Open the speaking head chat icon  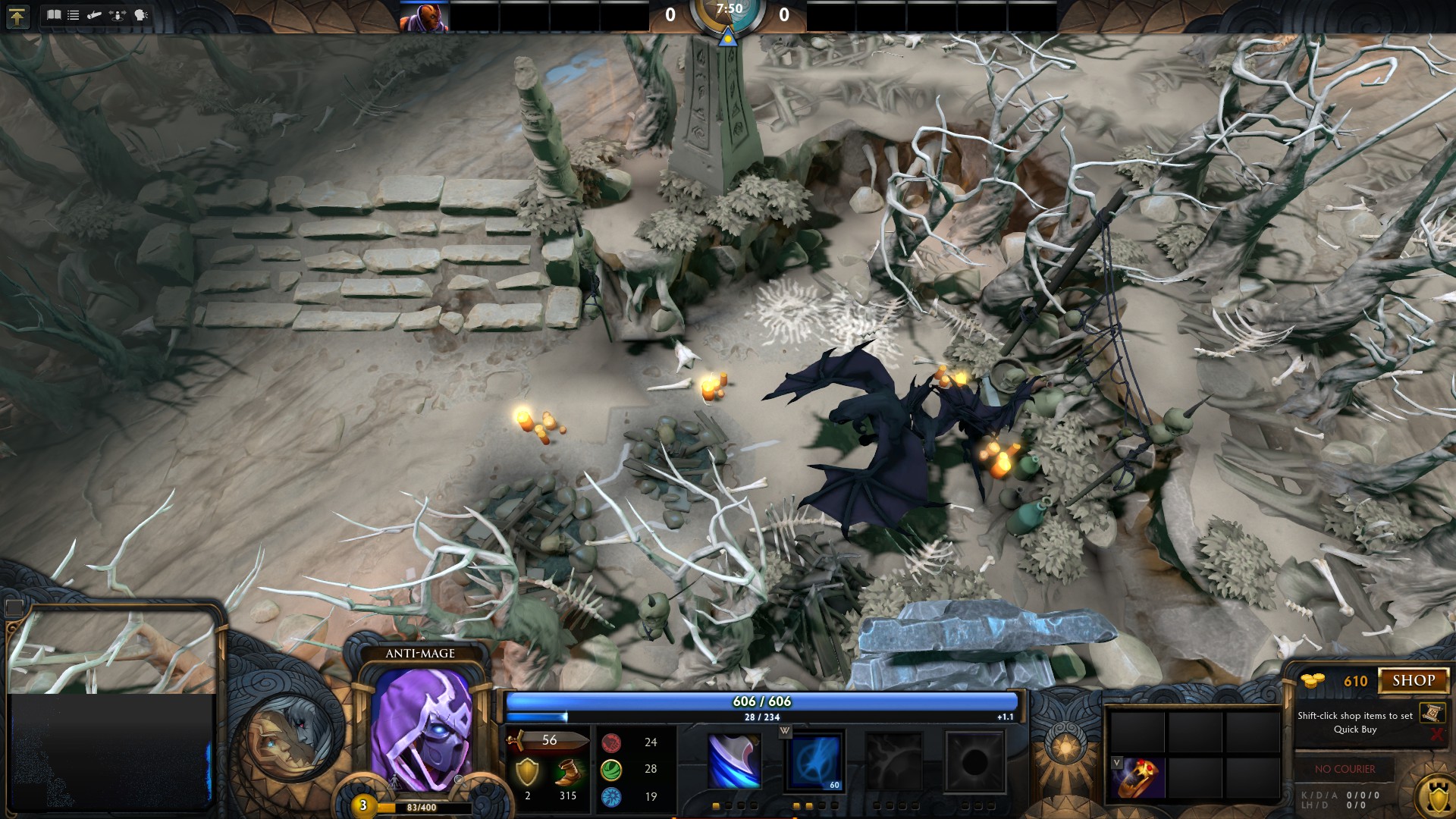click(x=140, y=14)
